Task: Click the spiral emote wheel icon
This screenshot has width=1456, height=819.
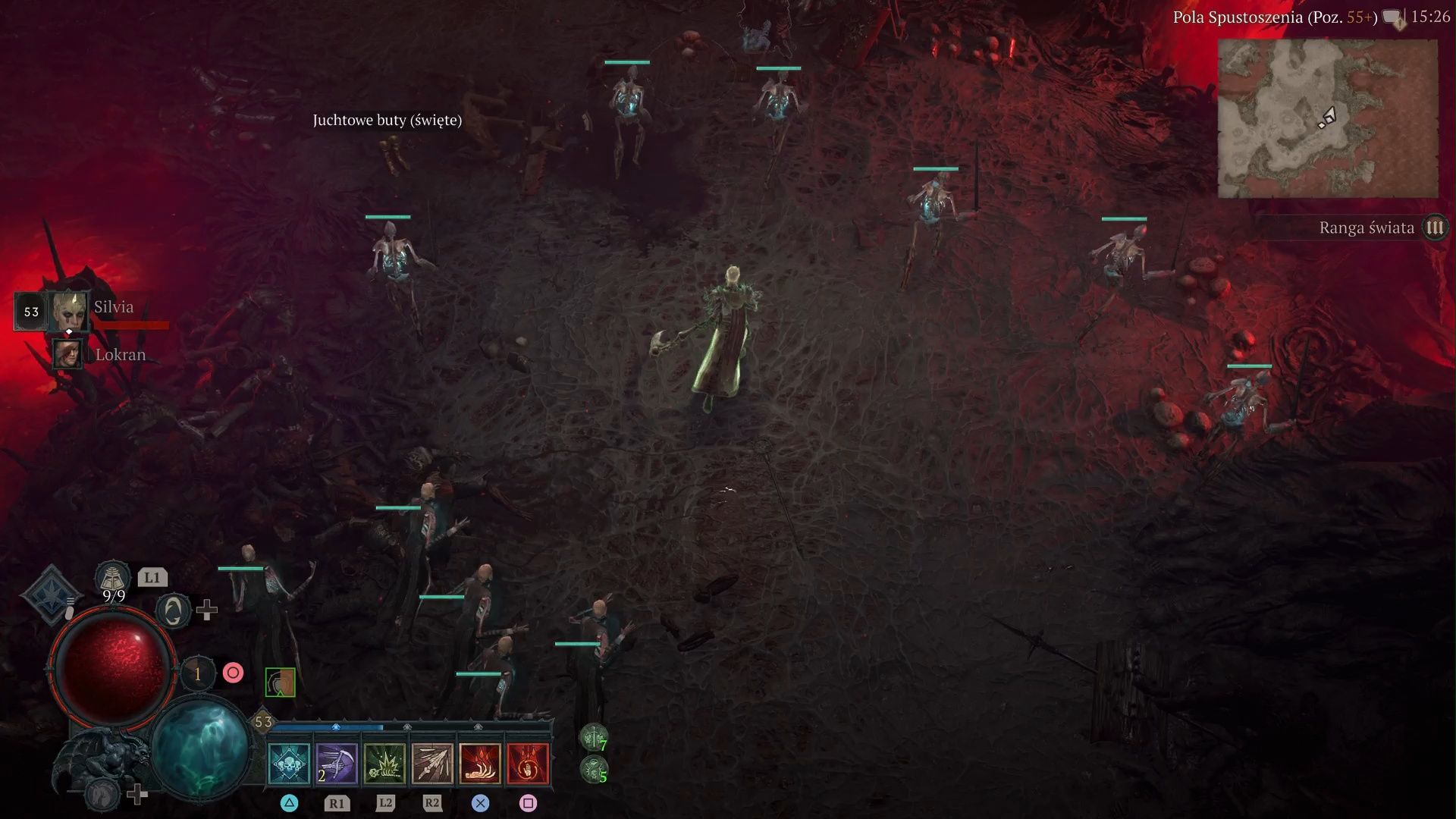Action: point(173,610)
